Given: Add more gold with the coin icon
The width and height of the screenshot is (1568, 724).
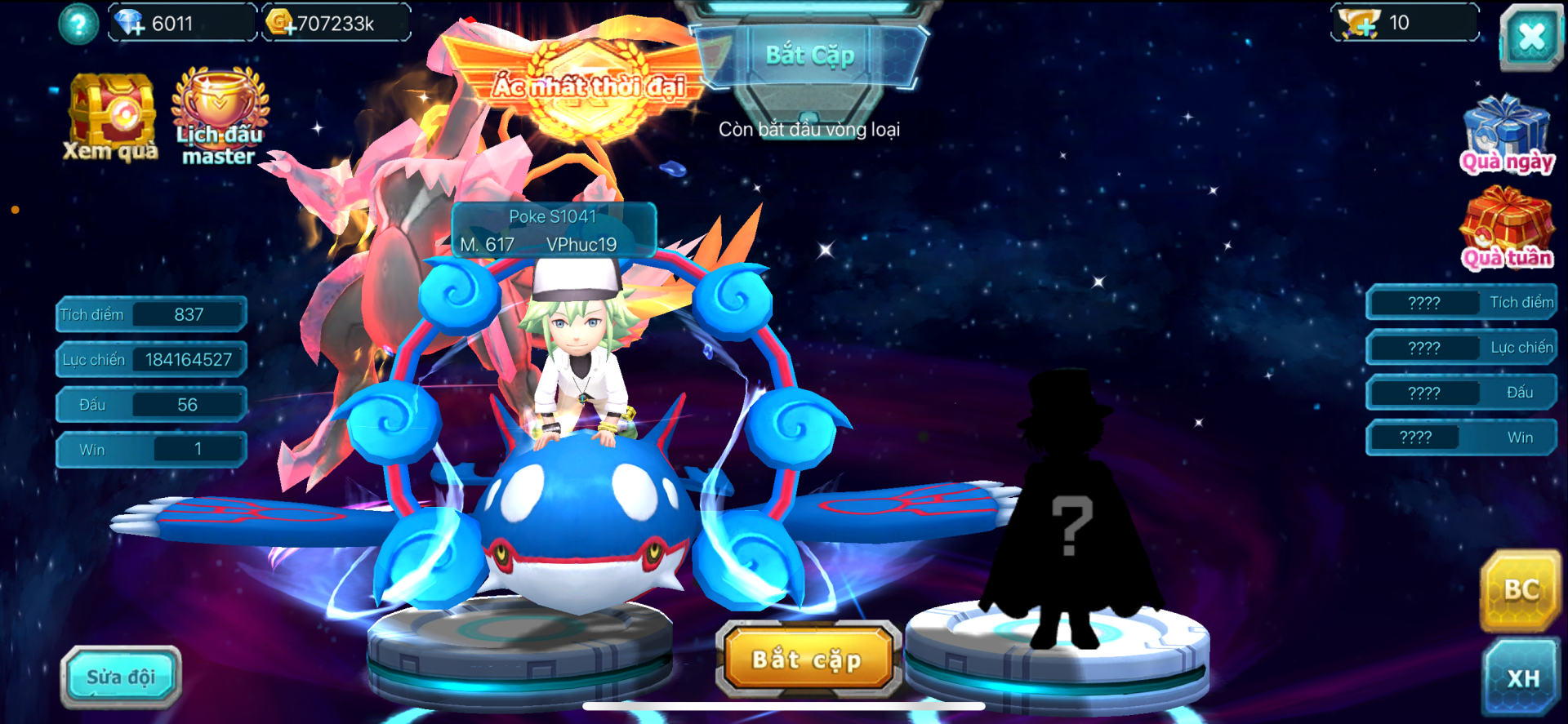Looking at the screenshot, I should 280,23.
